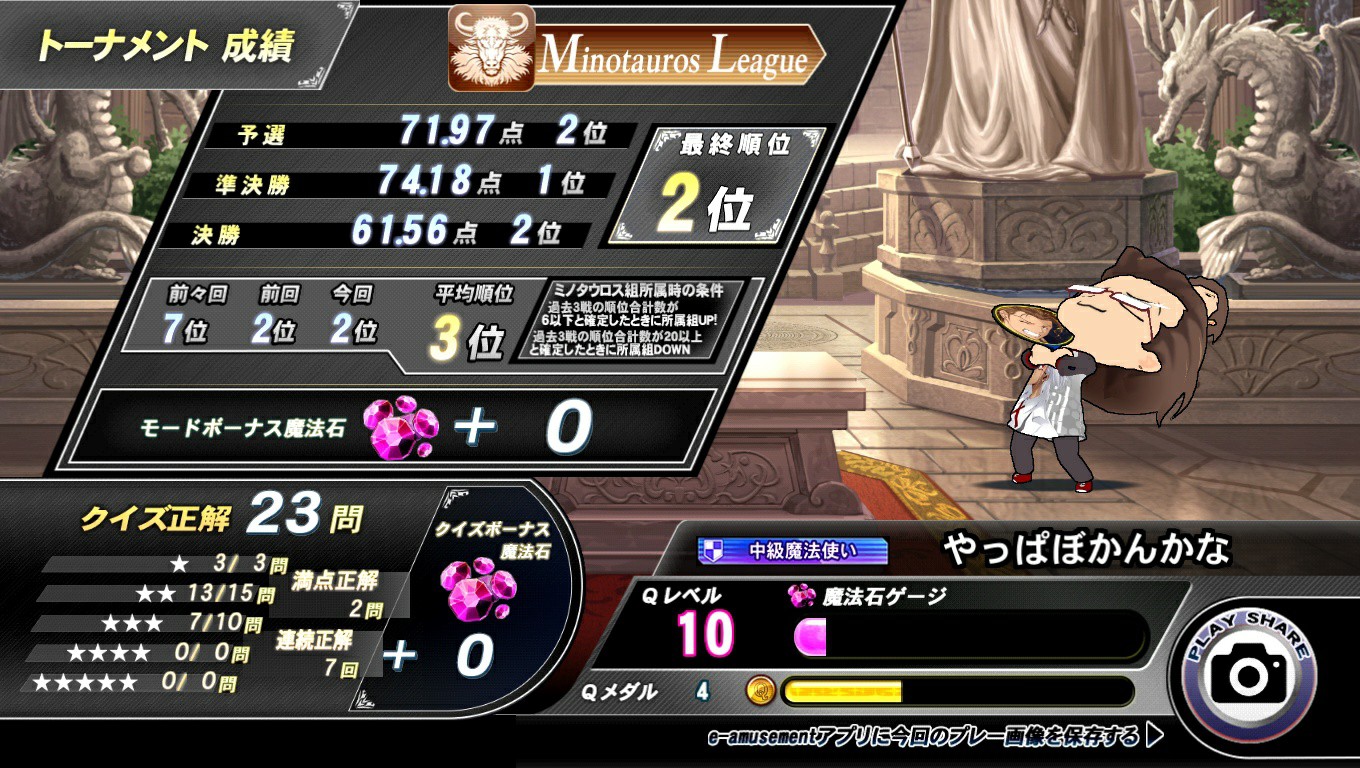Select the e-amusement app save play image prompt
This screenshot has height=768, width=1360.
click(x=935, y=738)
